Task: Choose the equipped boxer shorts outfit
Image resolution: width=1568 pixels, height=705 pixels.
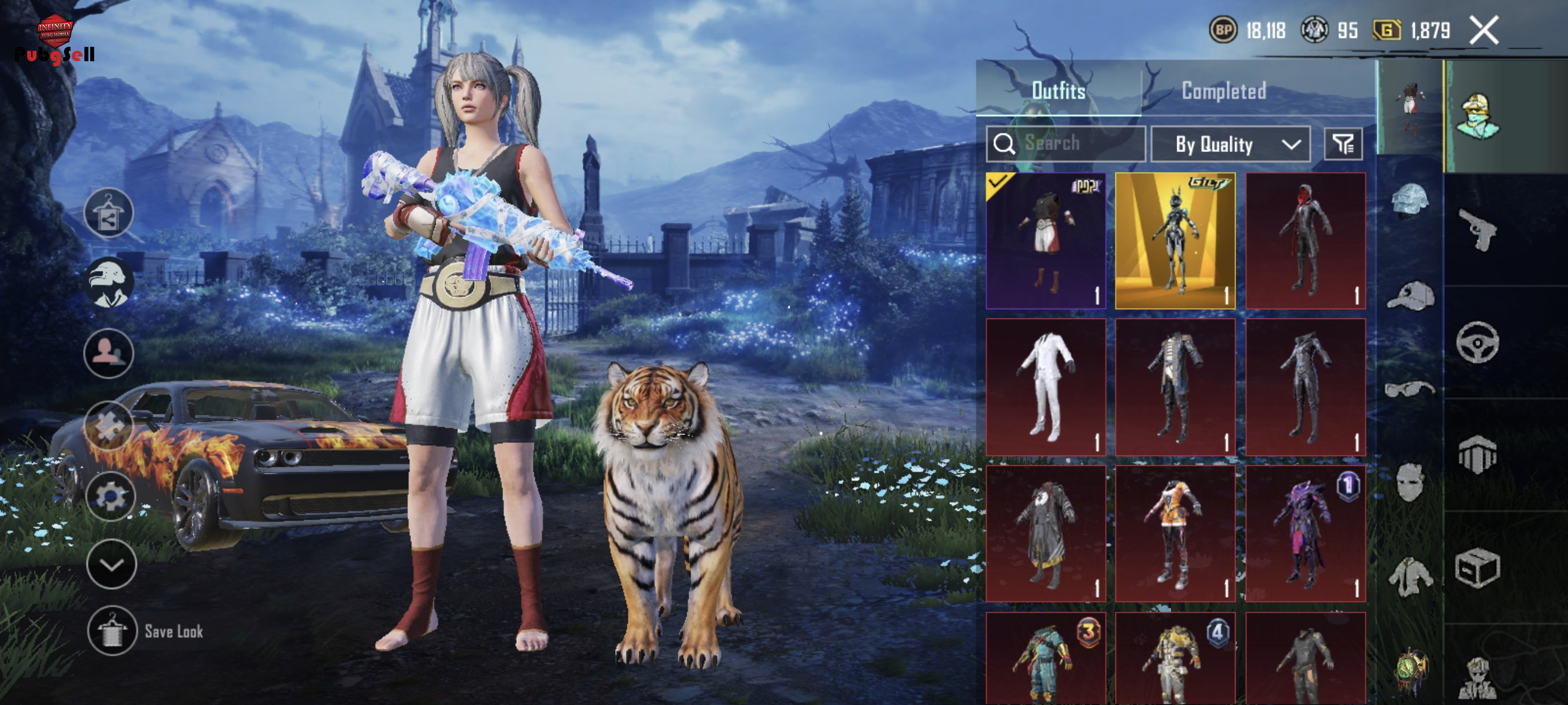Action: (1046, 241)
